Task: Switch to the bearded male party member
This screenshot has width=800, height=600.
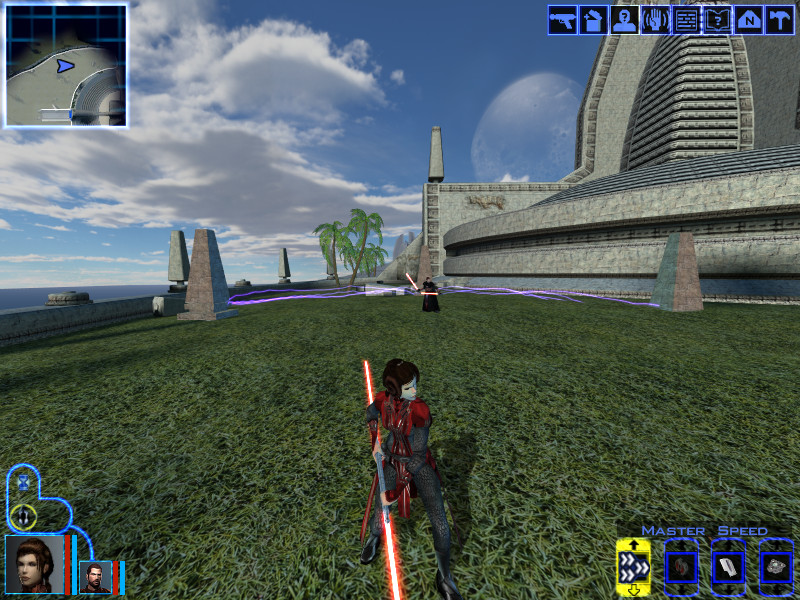Action: [94, 577]
